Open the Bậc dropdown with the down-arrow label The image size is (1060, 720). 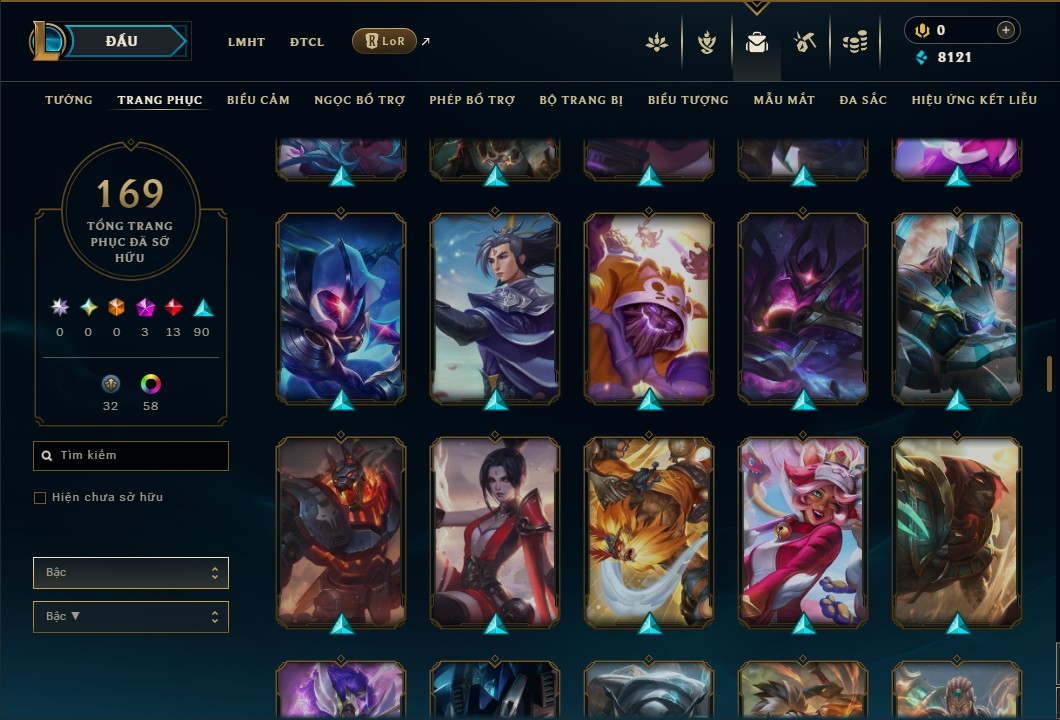click(131, 617)
